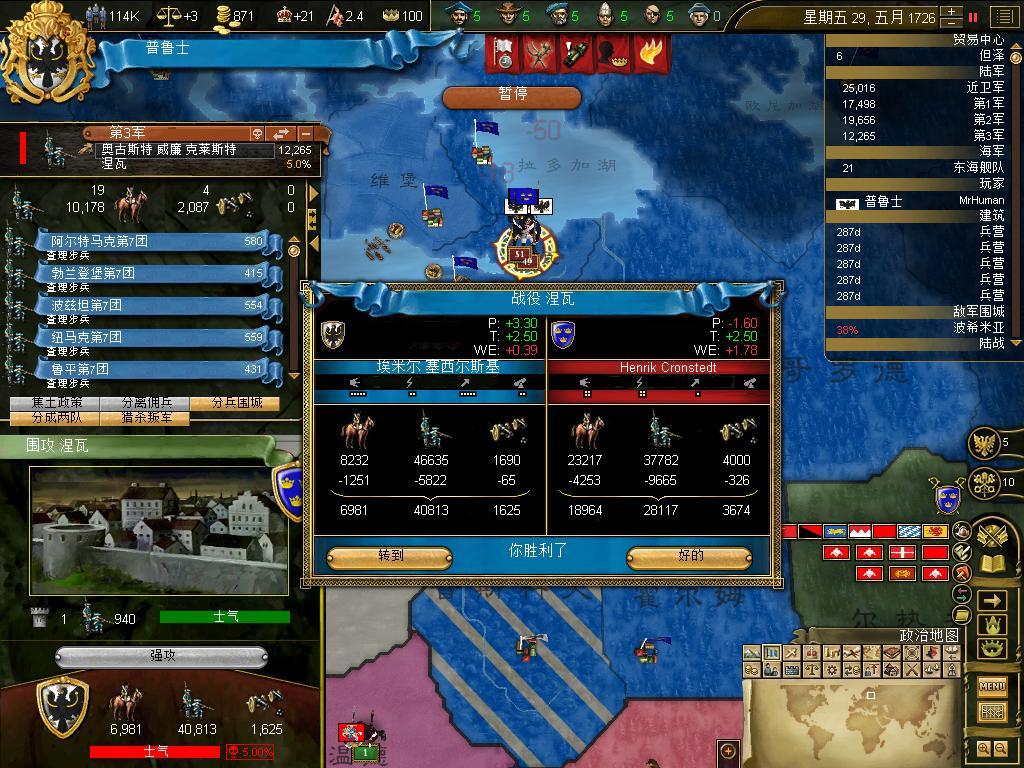
Task: Toggle the red pause button by the date
Action: click(x=973, y=17)
